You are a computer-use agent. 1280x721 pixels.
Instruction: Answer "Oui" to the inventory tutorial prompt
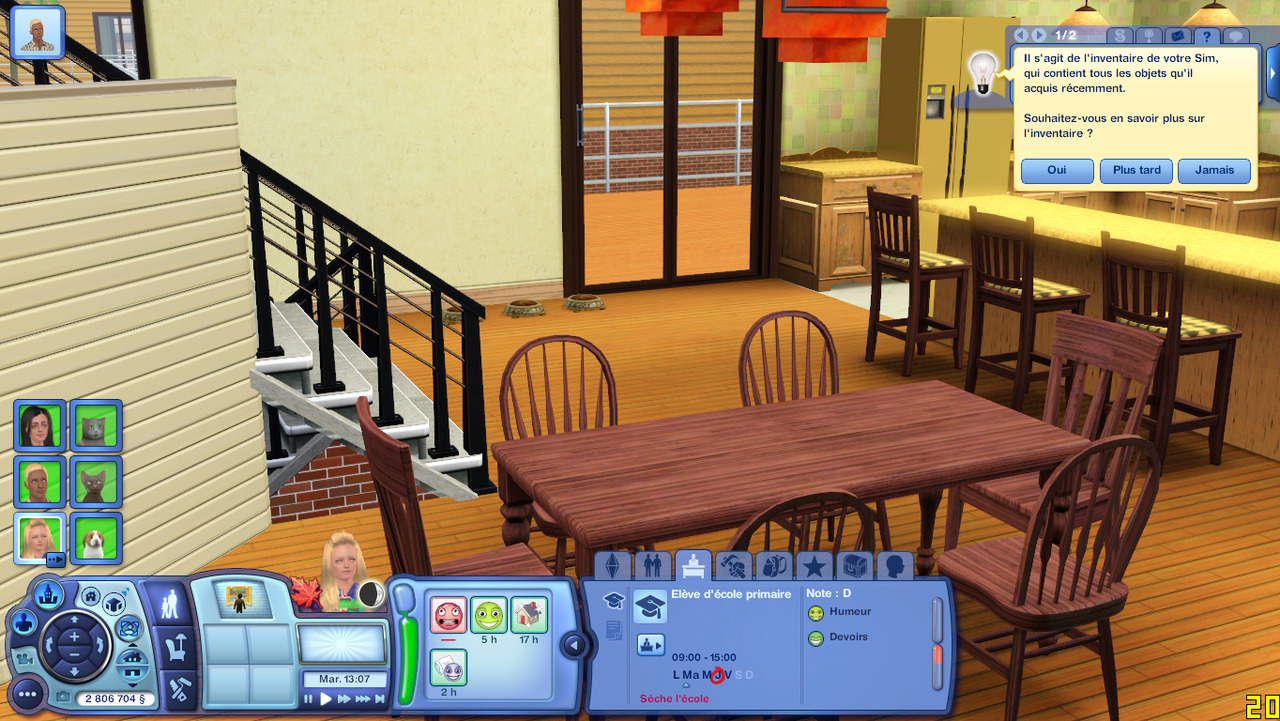click(x=1057, y=170)
